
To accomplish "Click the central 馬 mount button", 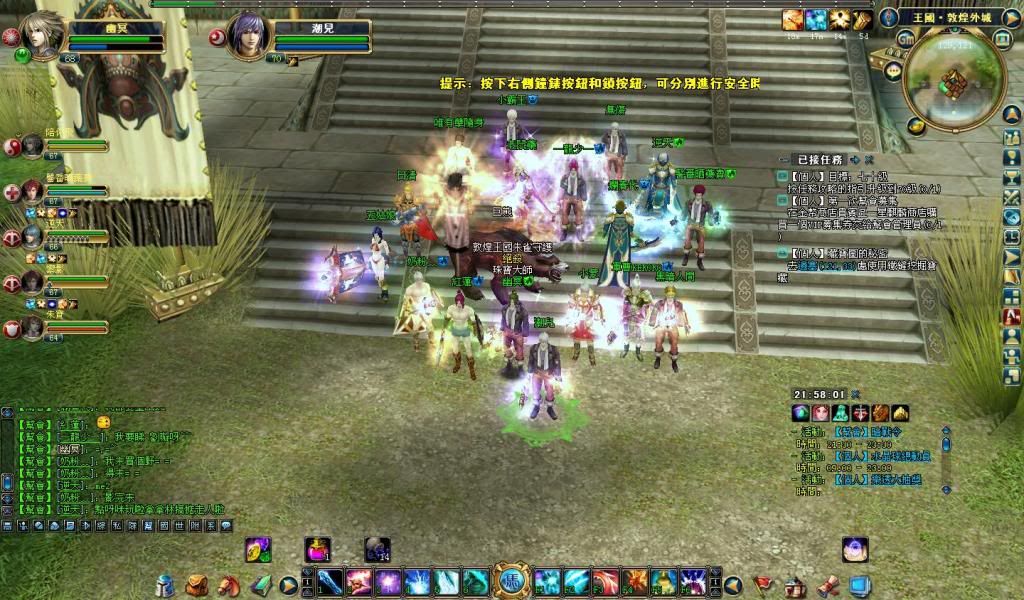I will pos(511,582).
